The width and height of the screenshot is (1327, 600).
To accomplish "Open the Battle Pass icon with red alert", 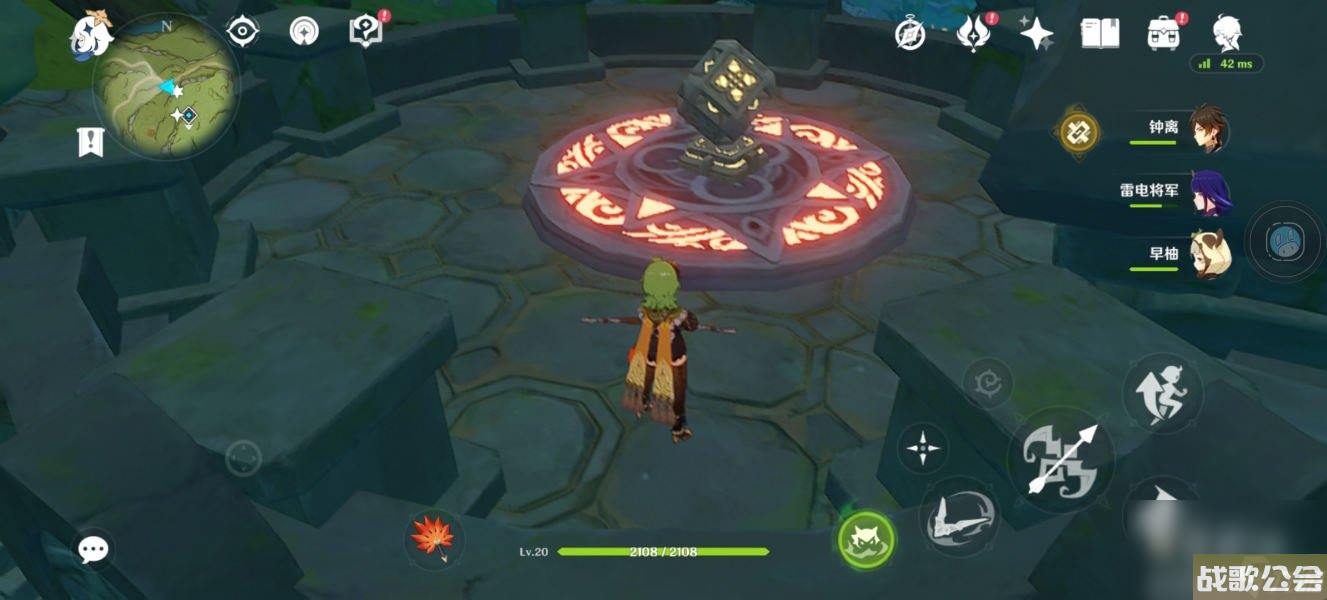I will coord(971,34).
